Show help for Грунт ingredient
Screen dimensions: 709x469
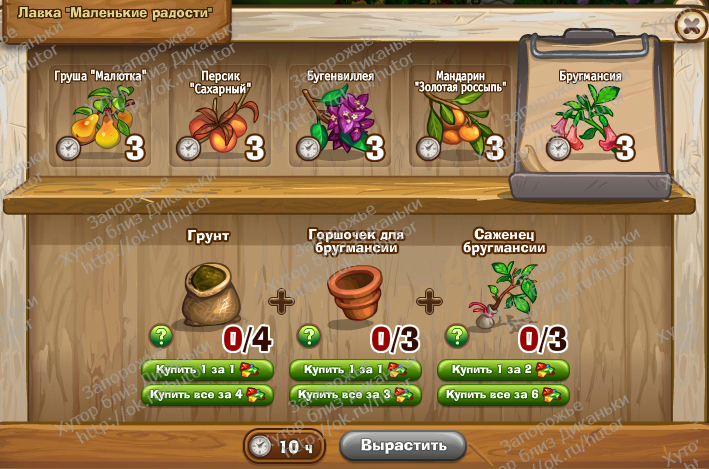coord(159,336)
